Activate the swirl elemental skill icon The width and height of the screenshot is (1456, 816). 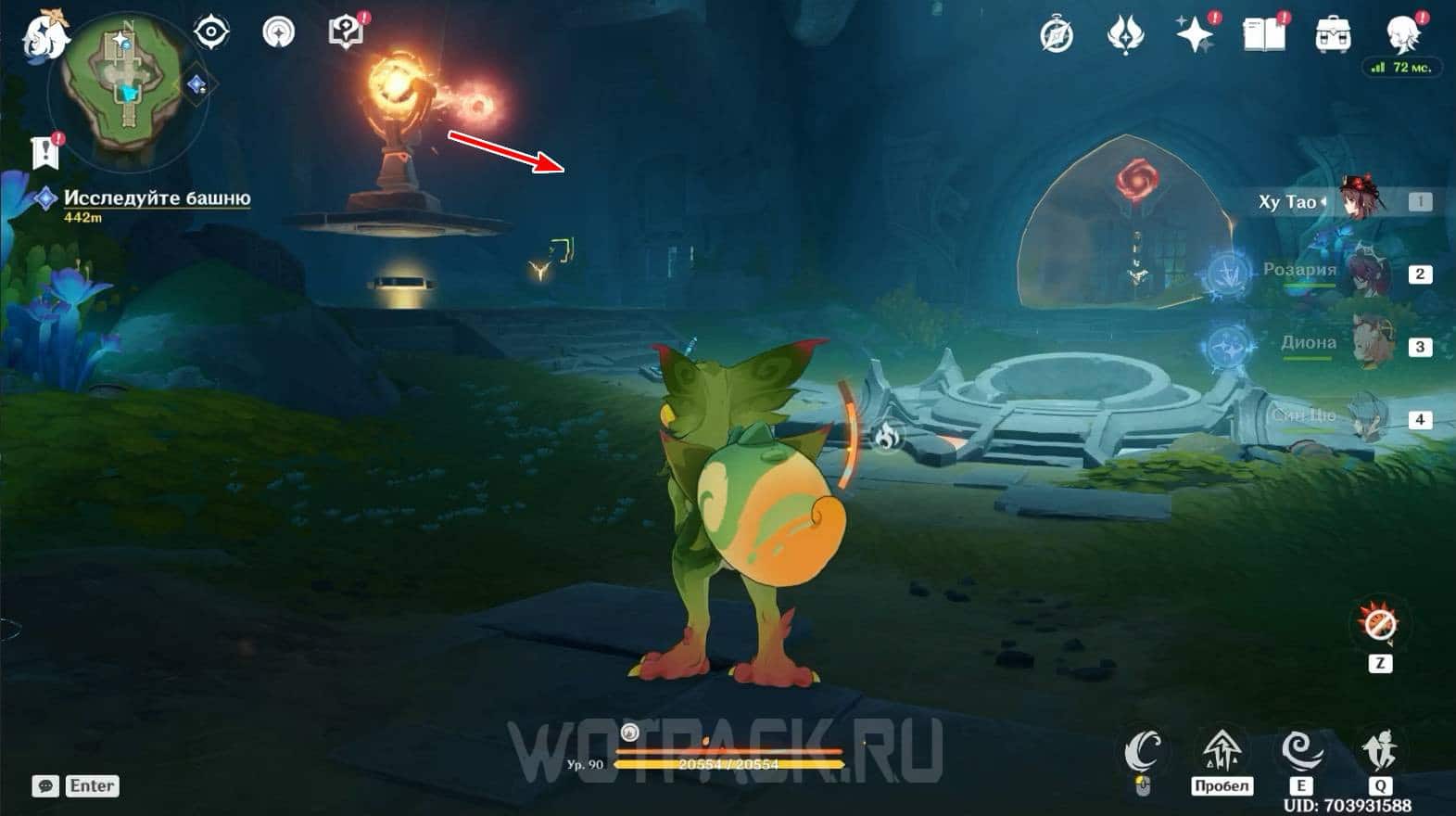pyautogui.click(x=1301, y=750)
